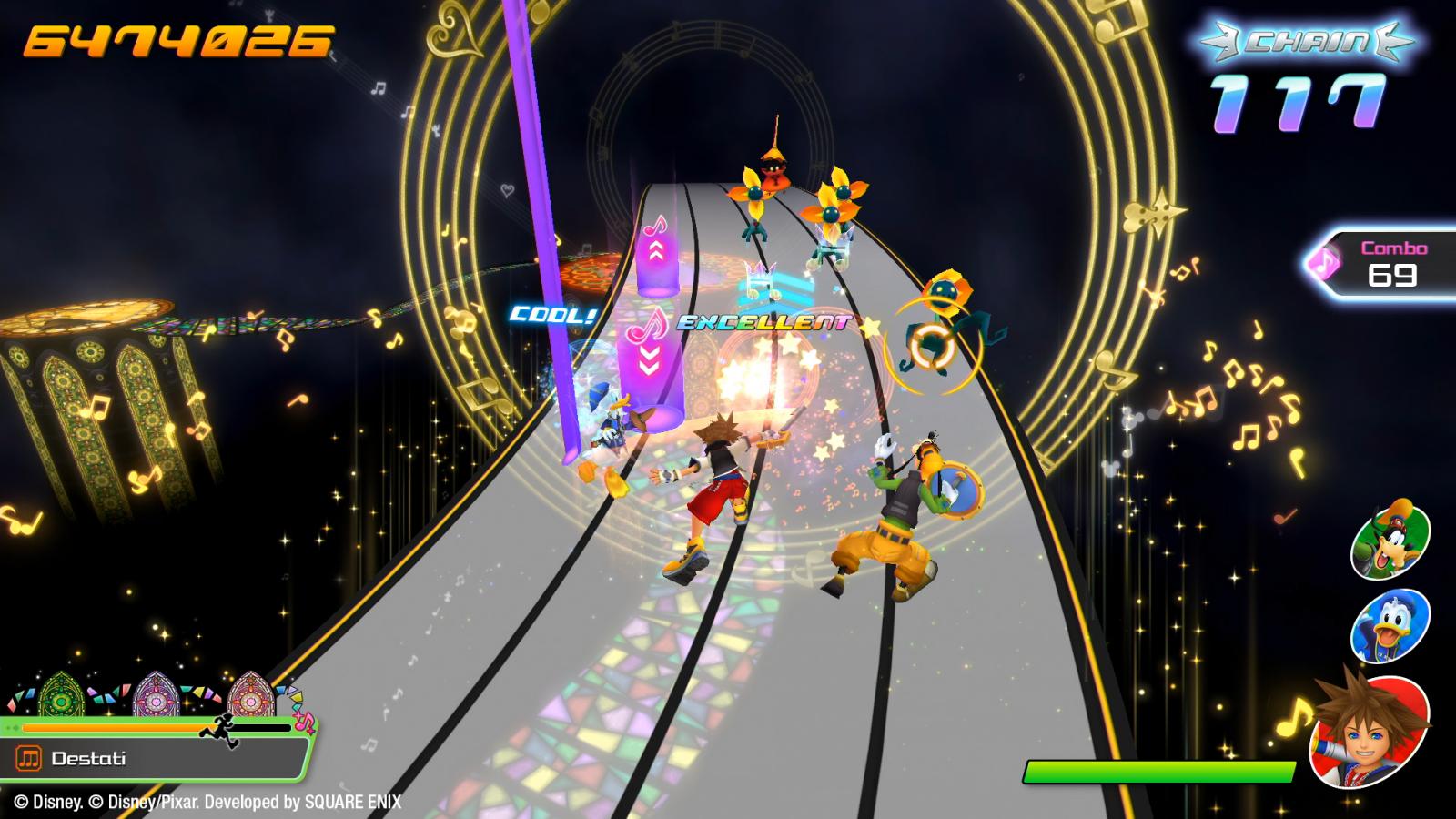Image resolution: width=1456 pixels, height=819 pixels.
Task: Select Goofy's party portrait
Action: point(1390,540)
